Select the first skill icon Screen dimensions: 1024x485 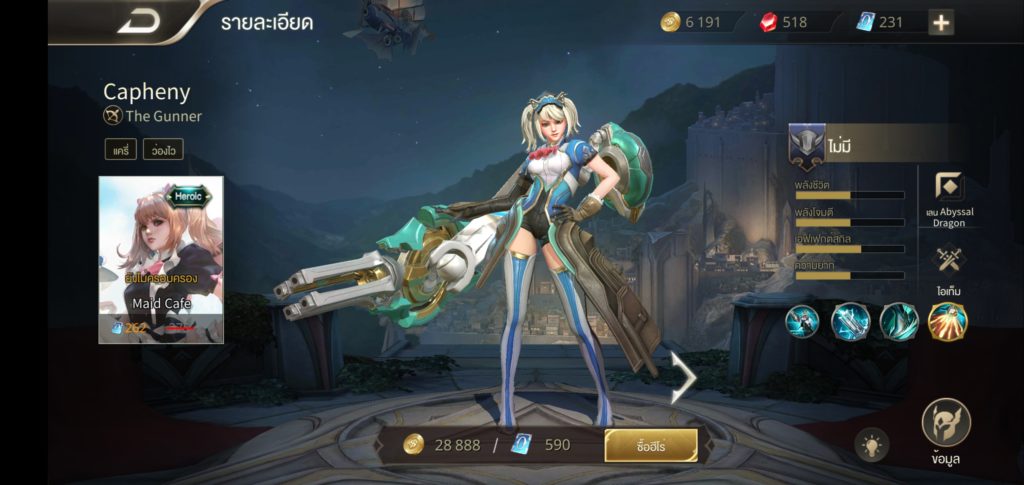[802, 322]
